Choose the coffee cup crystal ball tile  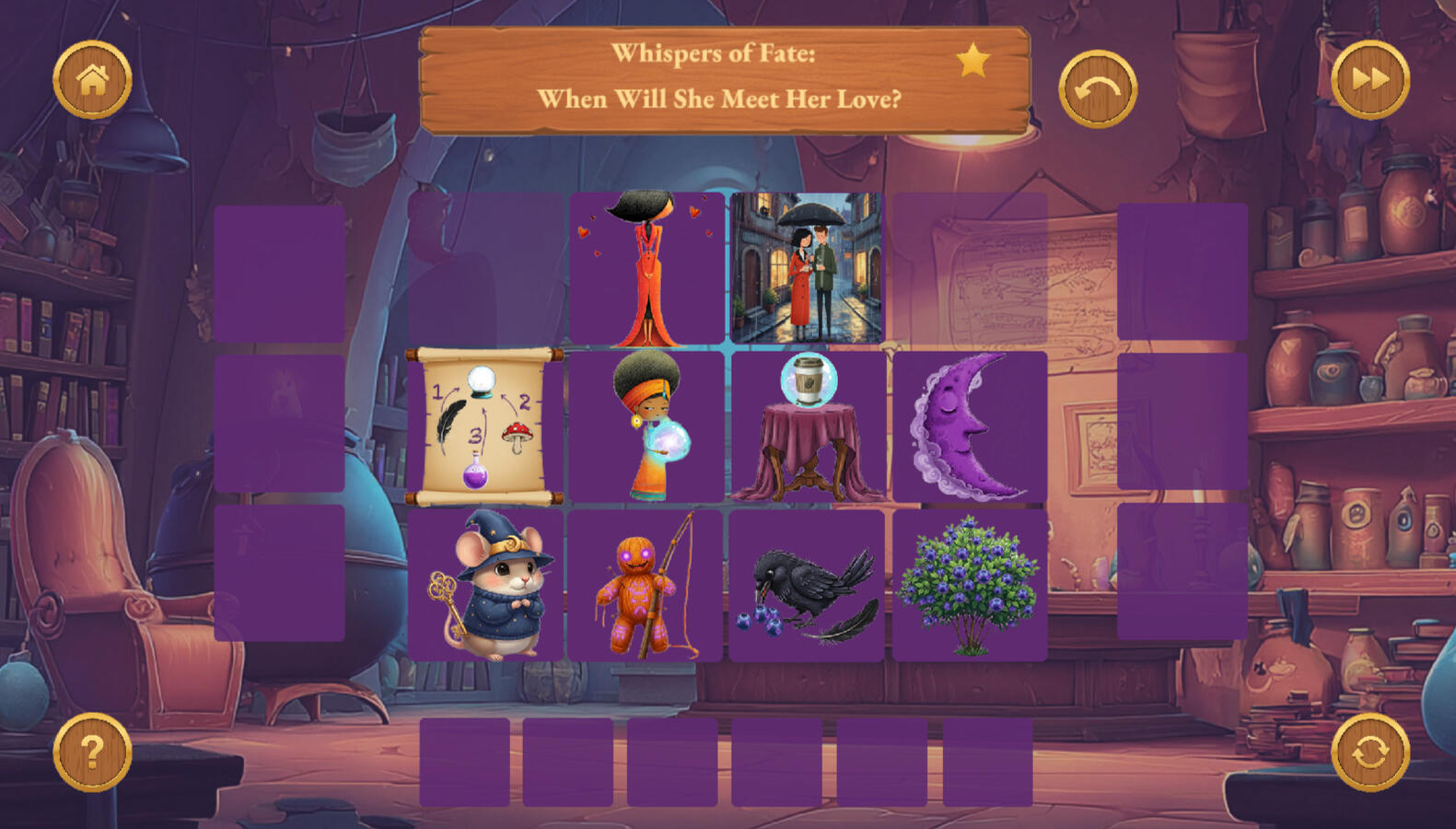pos(808,427)
